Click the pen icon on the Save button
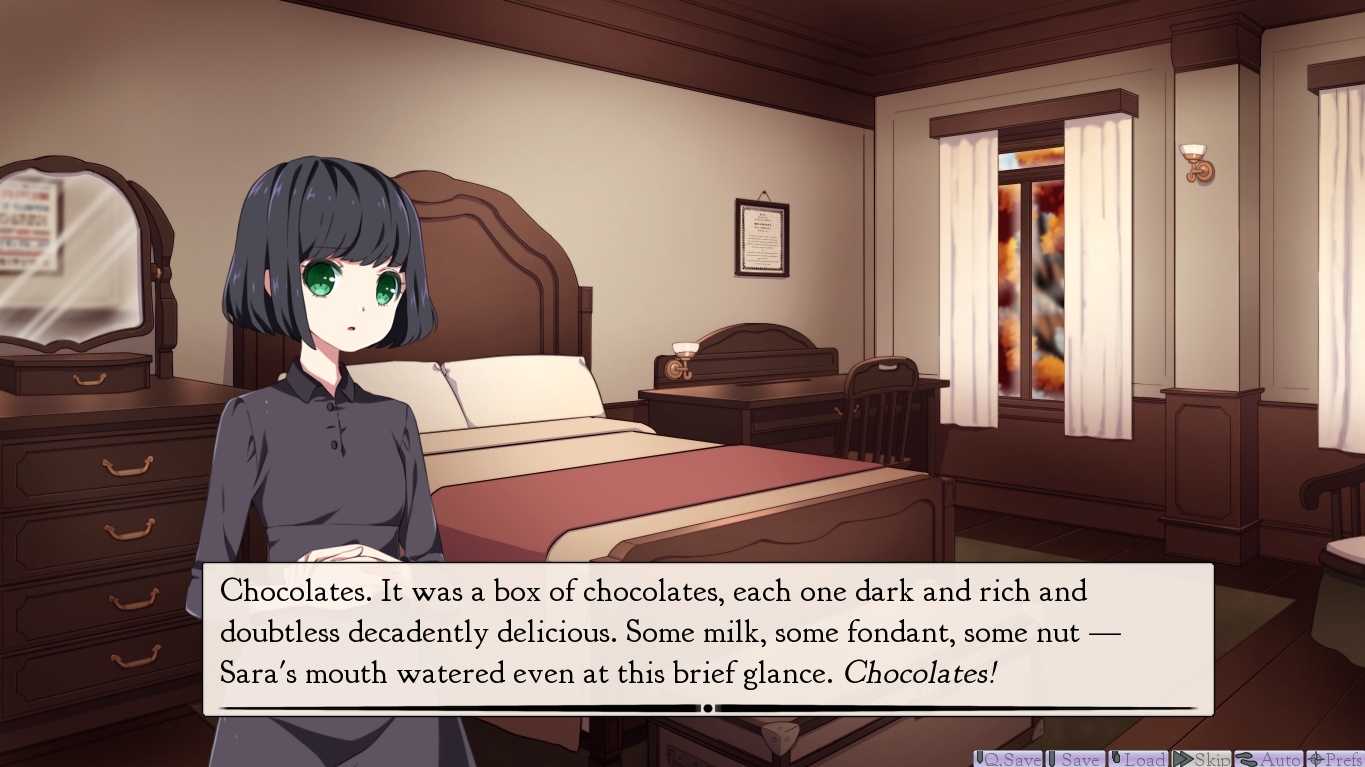The image size is (1365, 767). [1052, 759]
